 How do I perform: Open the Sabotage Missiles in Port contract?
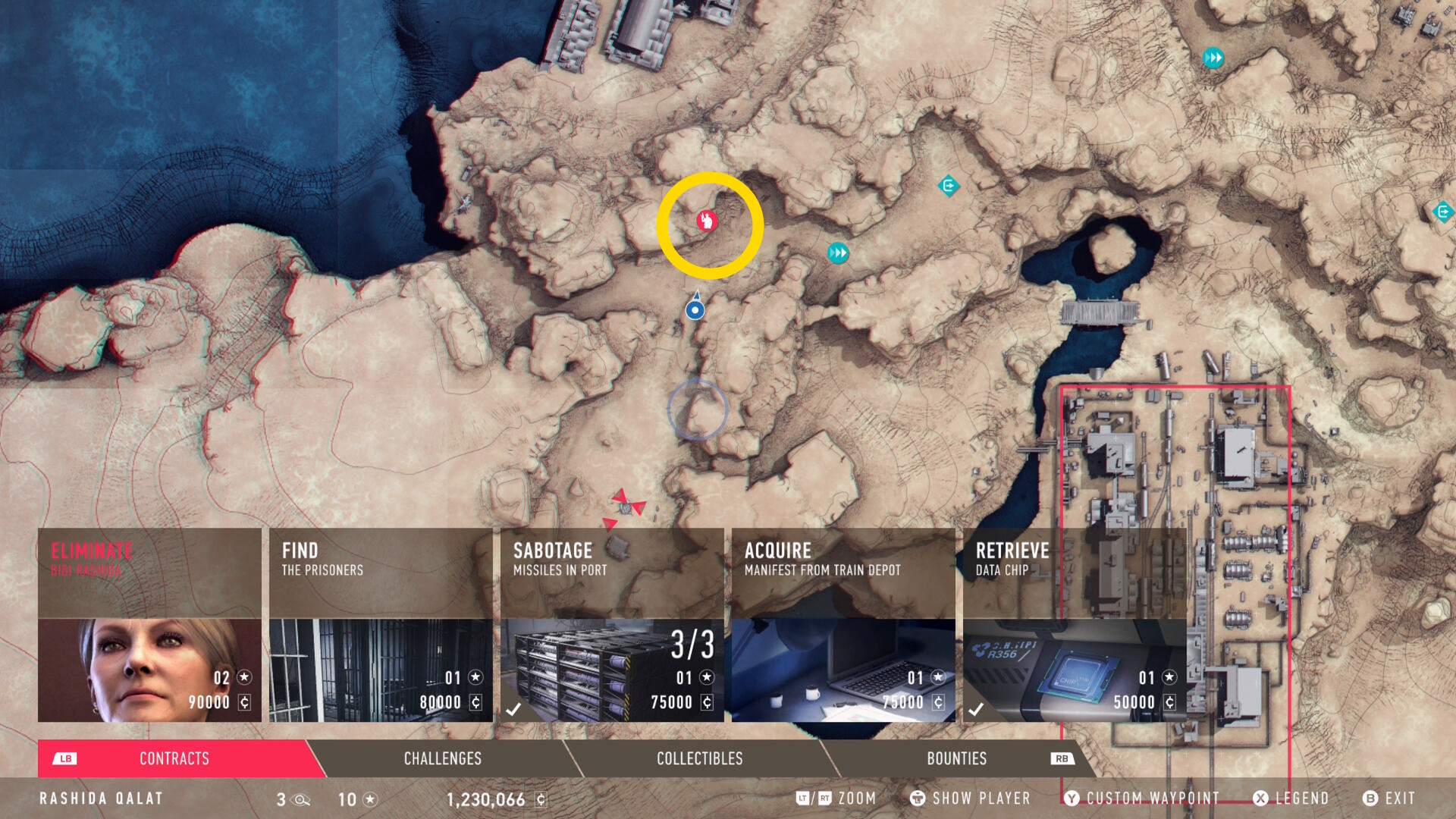click(612, 625)
